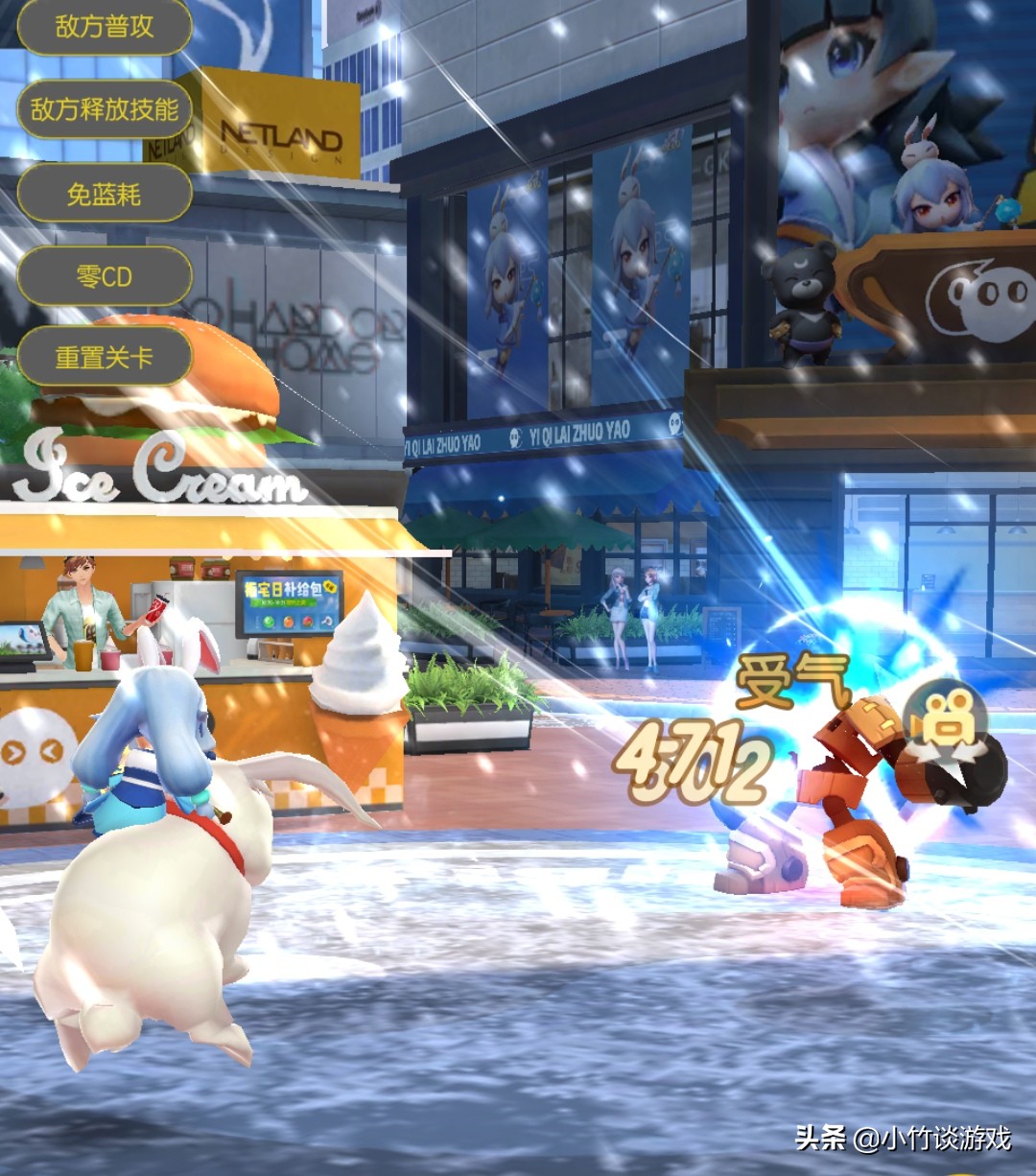
Task: Click the 敌方释放技能 button
Action: tap(105, 110)
